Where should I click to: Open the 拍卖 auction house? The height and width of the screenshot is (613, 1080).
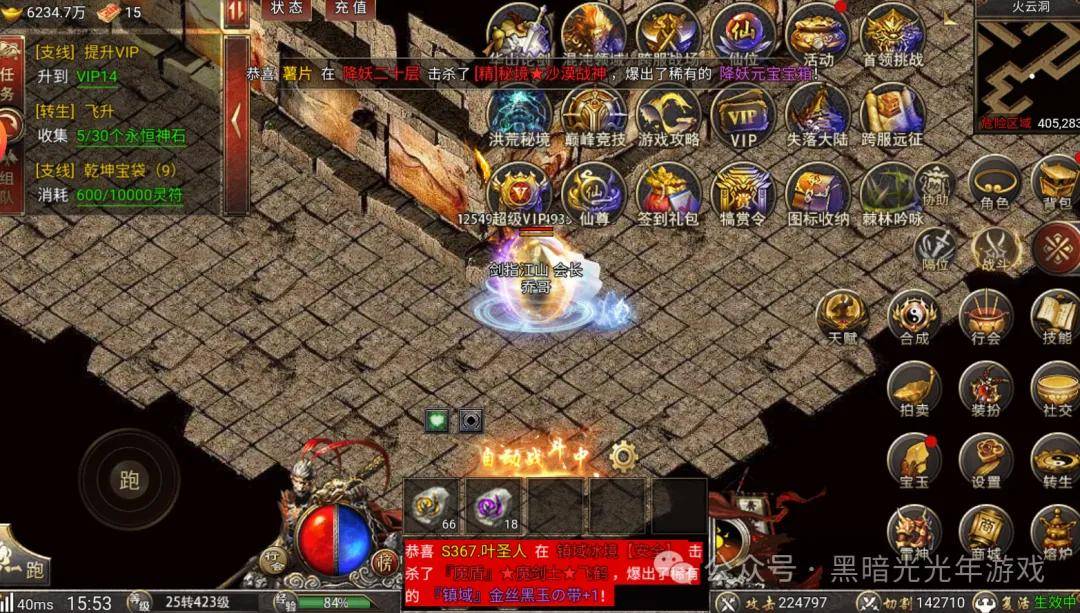[x=914, y=389]
